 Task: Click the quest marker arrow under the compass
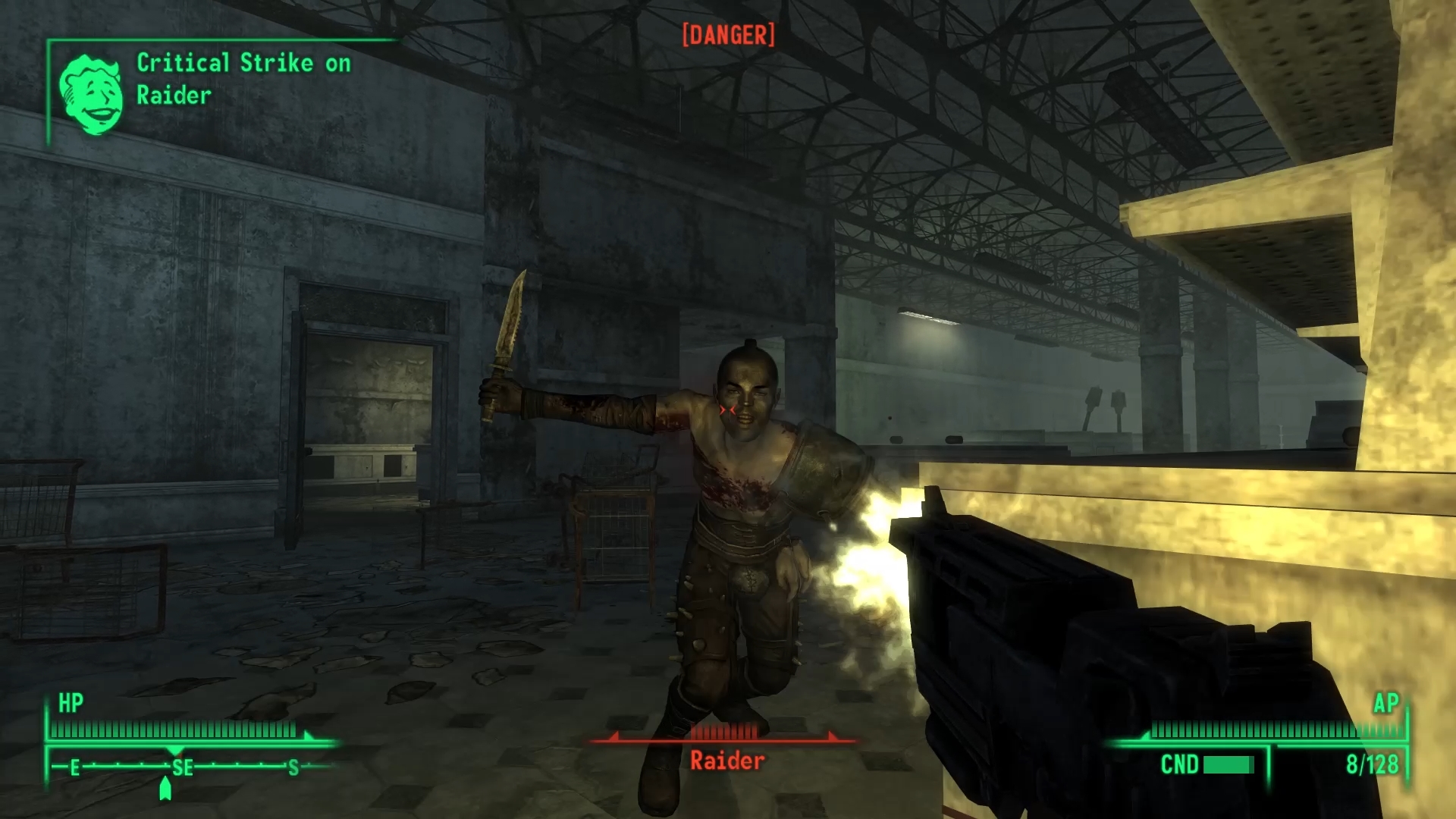[165, 789]
